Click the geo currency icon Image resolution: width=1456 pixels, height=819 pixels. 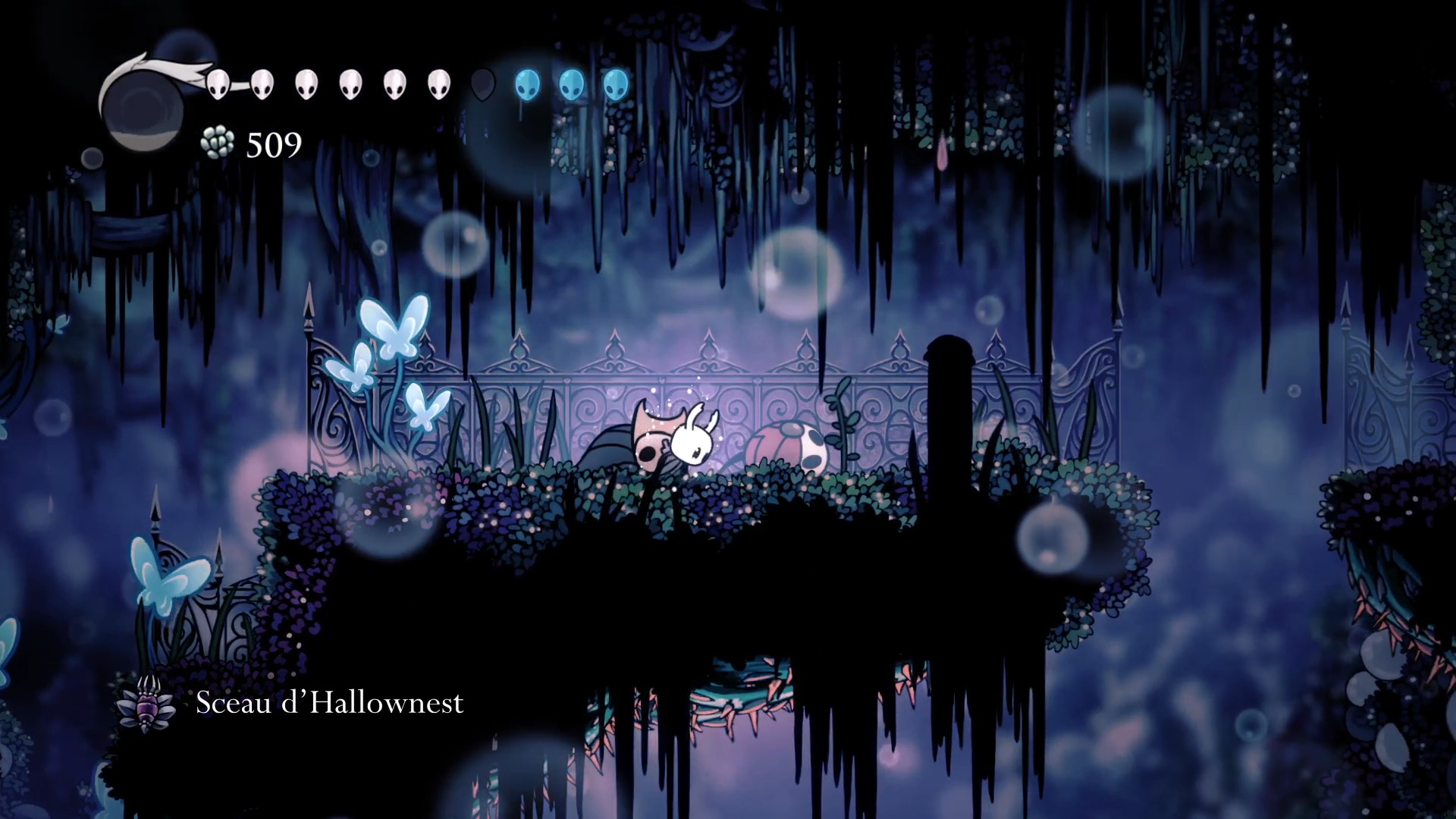pos(218,143)
